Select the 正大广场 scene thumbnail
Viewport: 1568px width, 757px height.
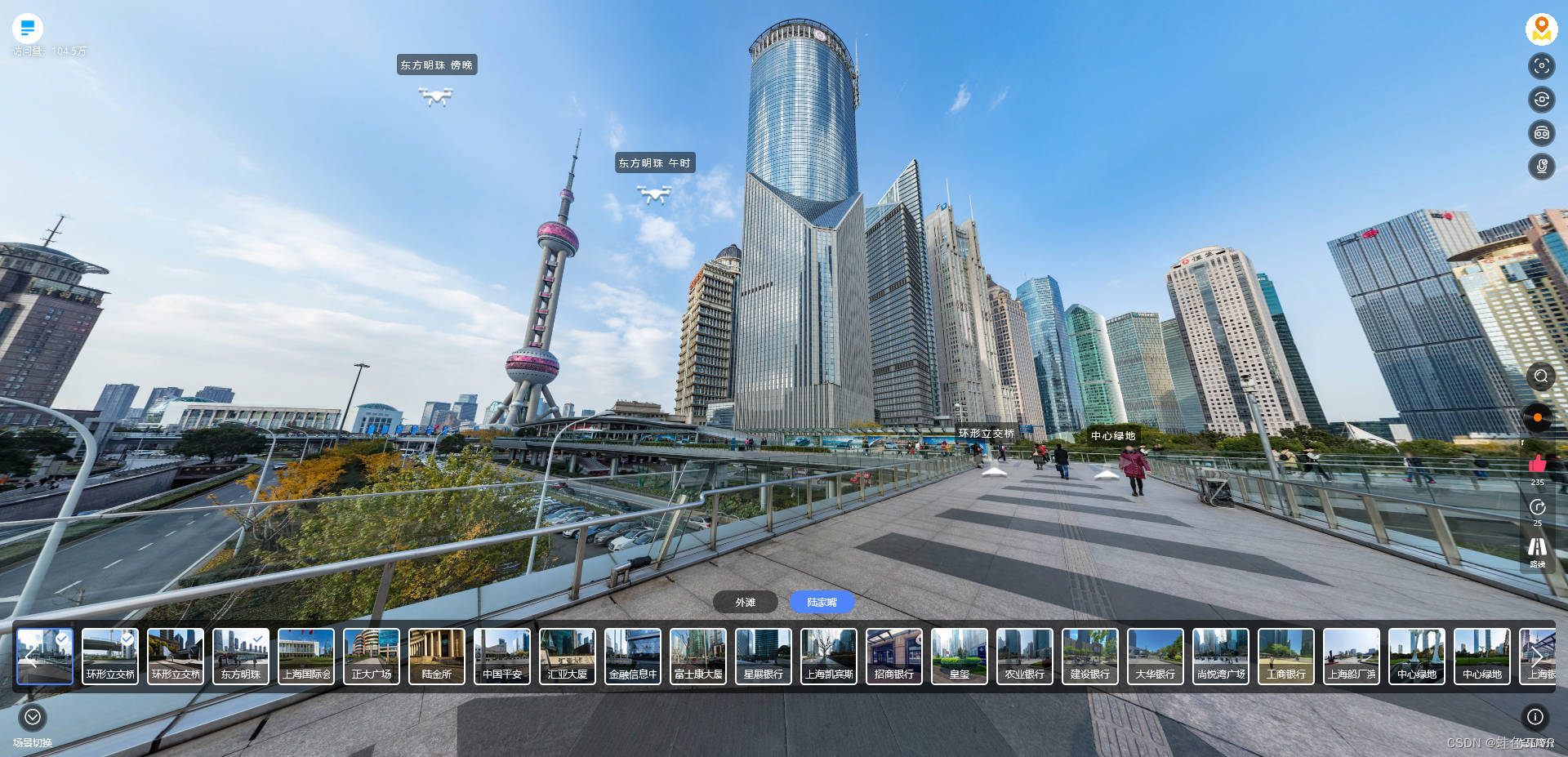pyautogui.click(x=372, y=656)
